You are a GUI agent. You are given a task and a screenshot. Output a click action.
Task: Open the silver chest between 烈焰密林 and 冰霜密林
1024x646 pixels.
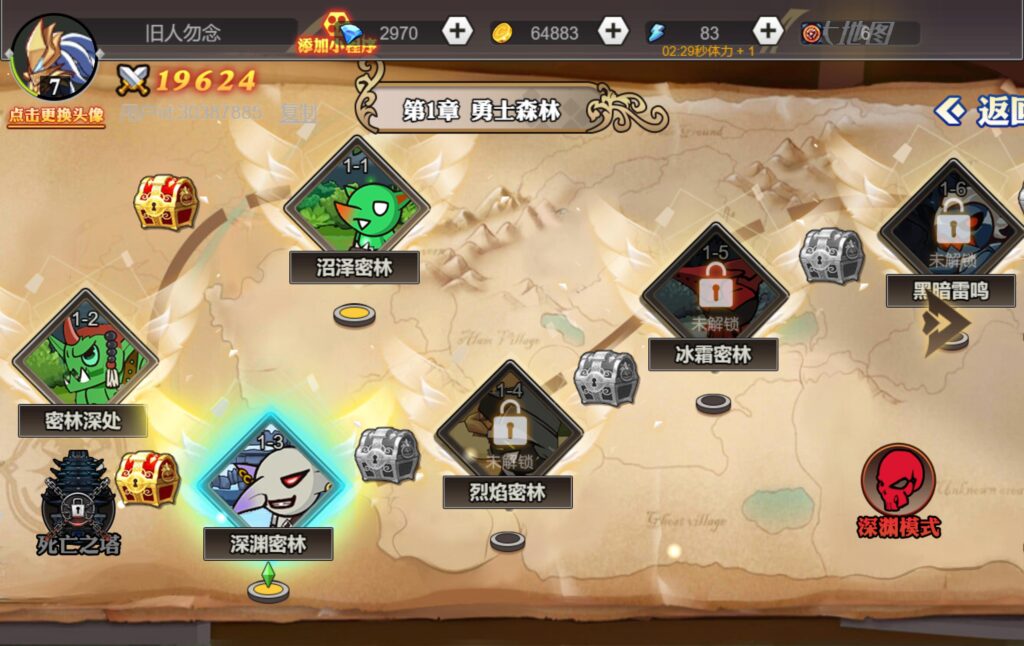606,378
